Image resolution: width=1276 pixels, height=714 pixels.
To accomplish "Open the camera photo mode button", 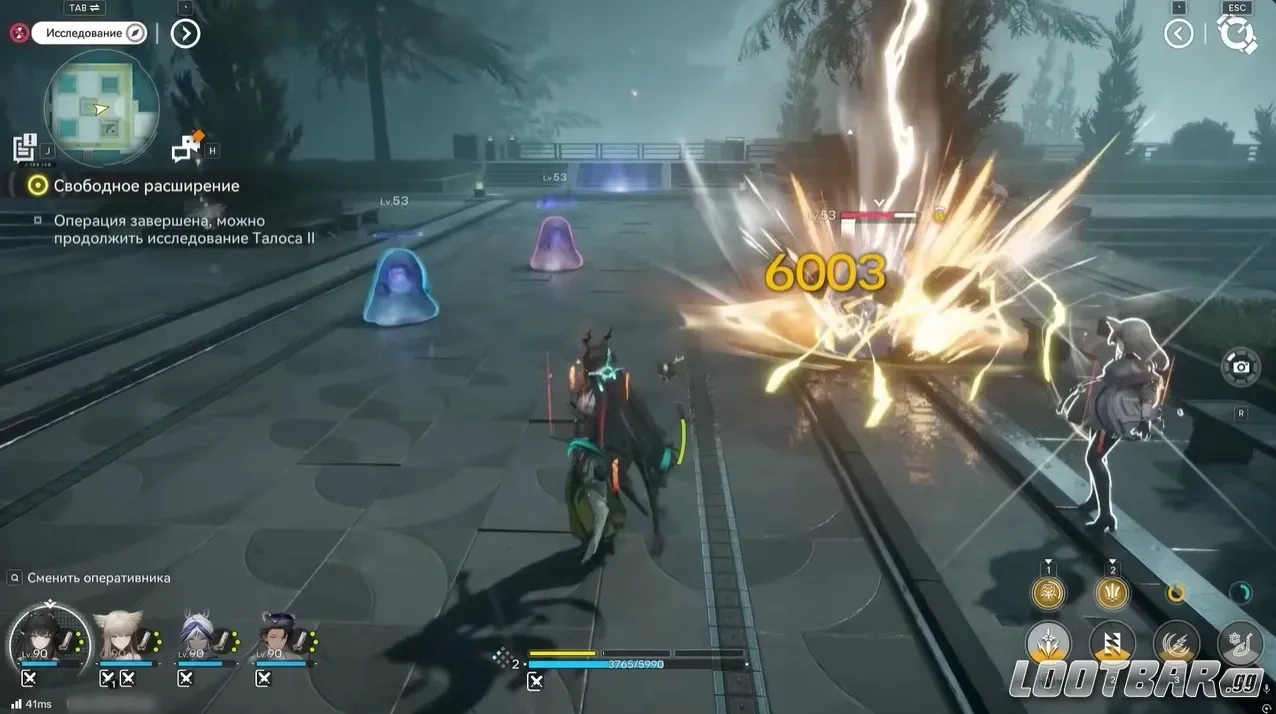I will tap(1241, 367).
